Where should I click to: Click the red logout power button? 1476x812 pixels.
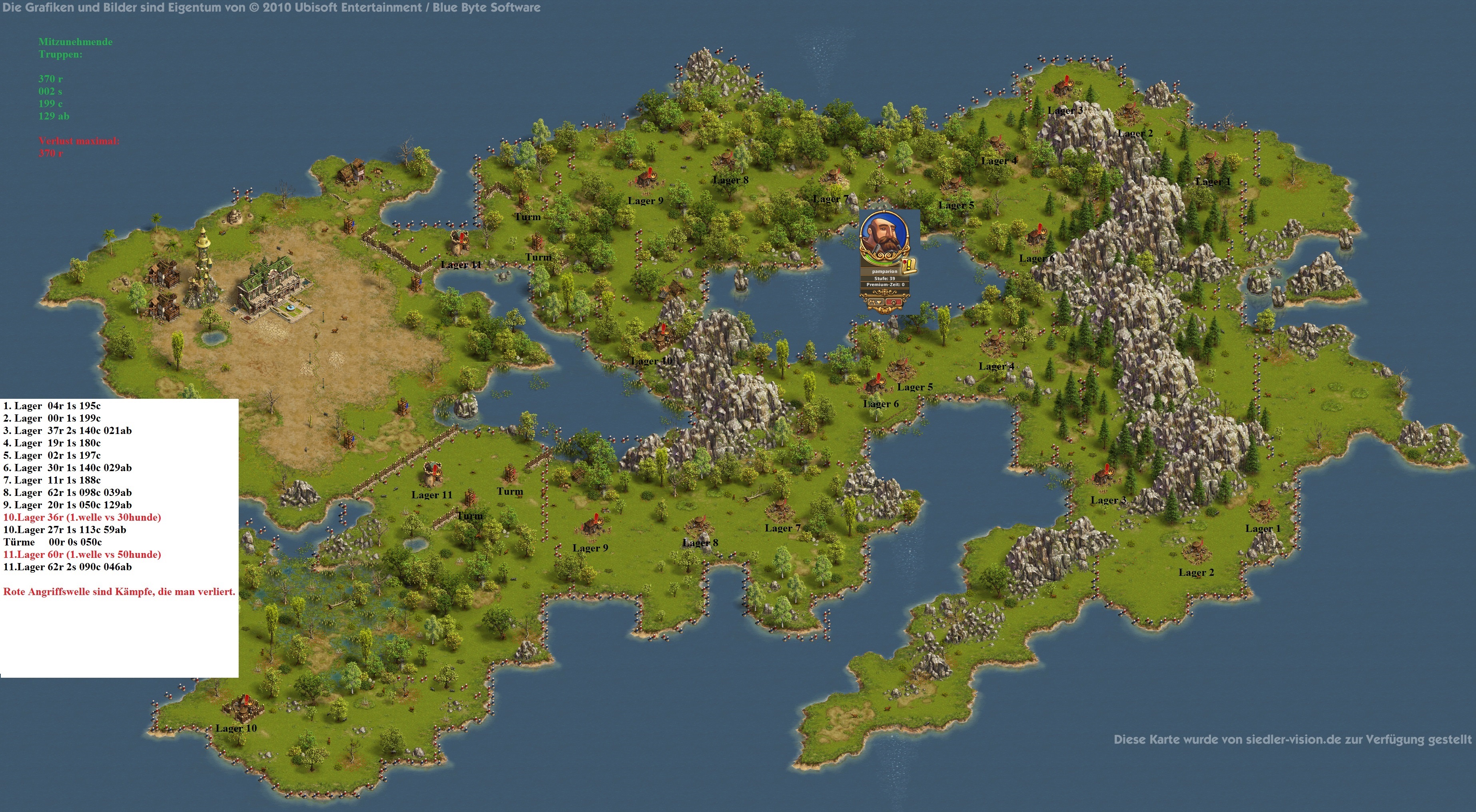pos(893,302)
